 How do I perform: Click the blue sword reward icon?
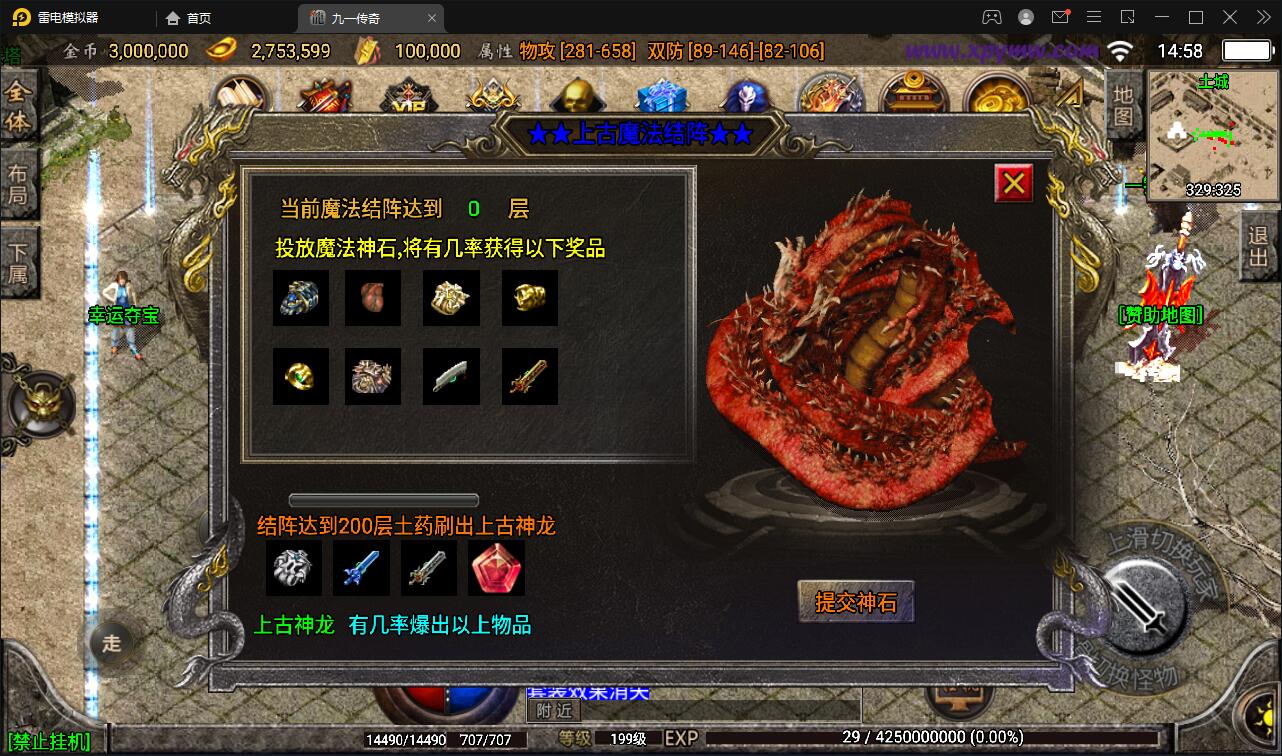pos(361,567)
